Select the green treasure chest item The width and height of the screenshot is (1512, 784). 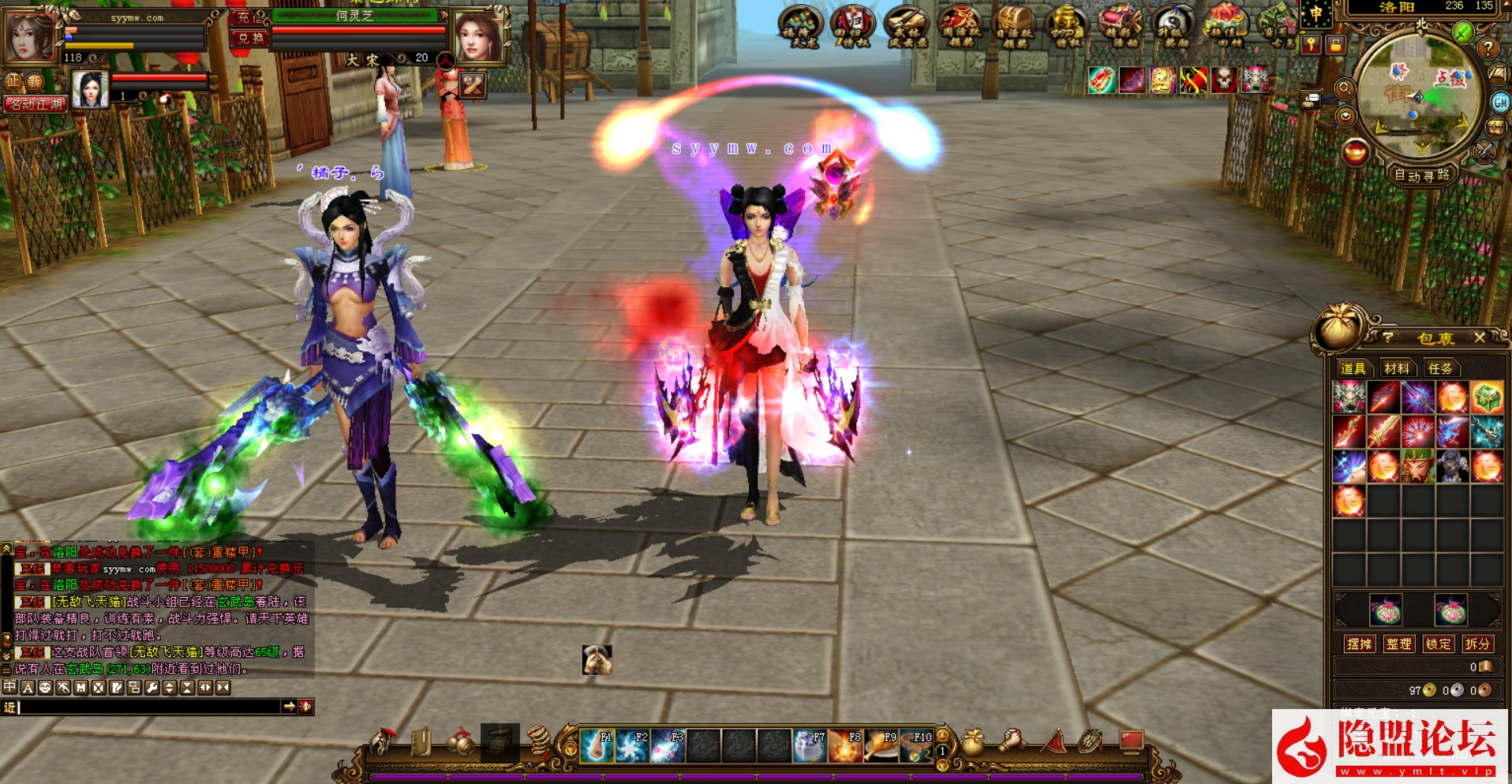[x=1487, y=398]
